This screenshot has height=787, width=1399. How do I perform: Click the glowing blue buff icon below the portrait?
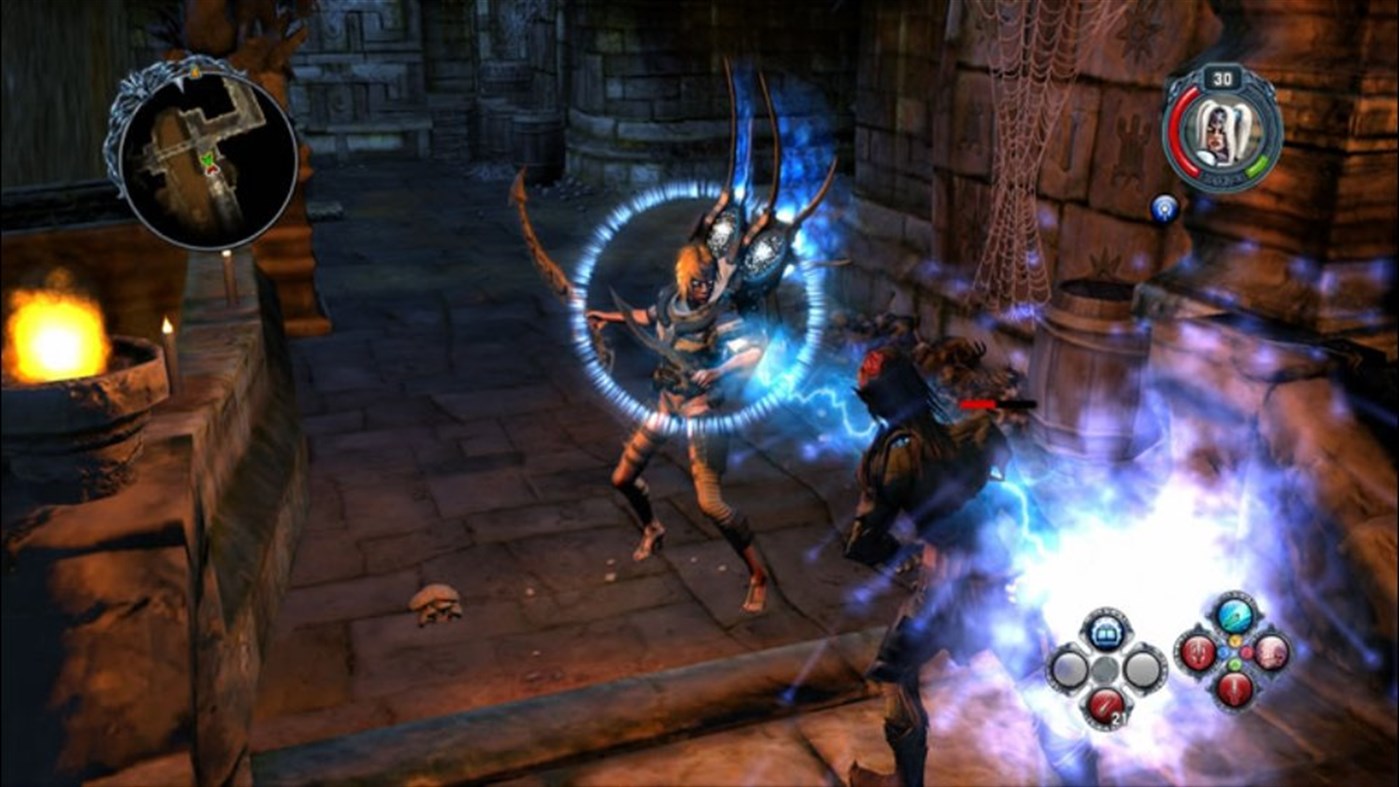(x=1164, y=208)
